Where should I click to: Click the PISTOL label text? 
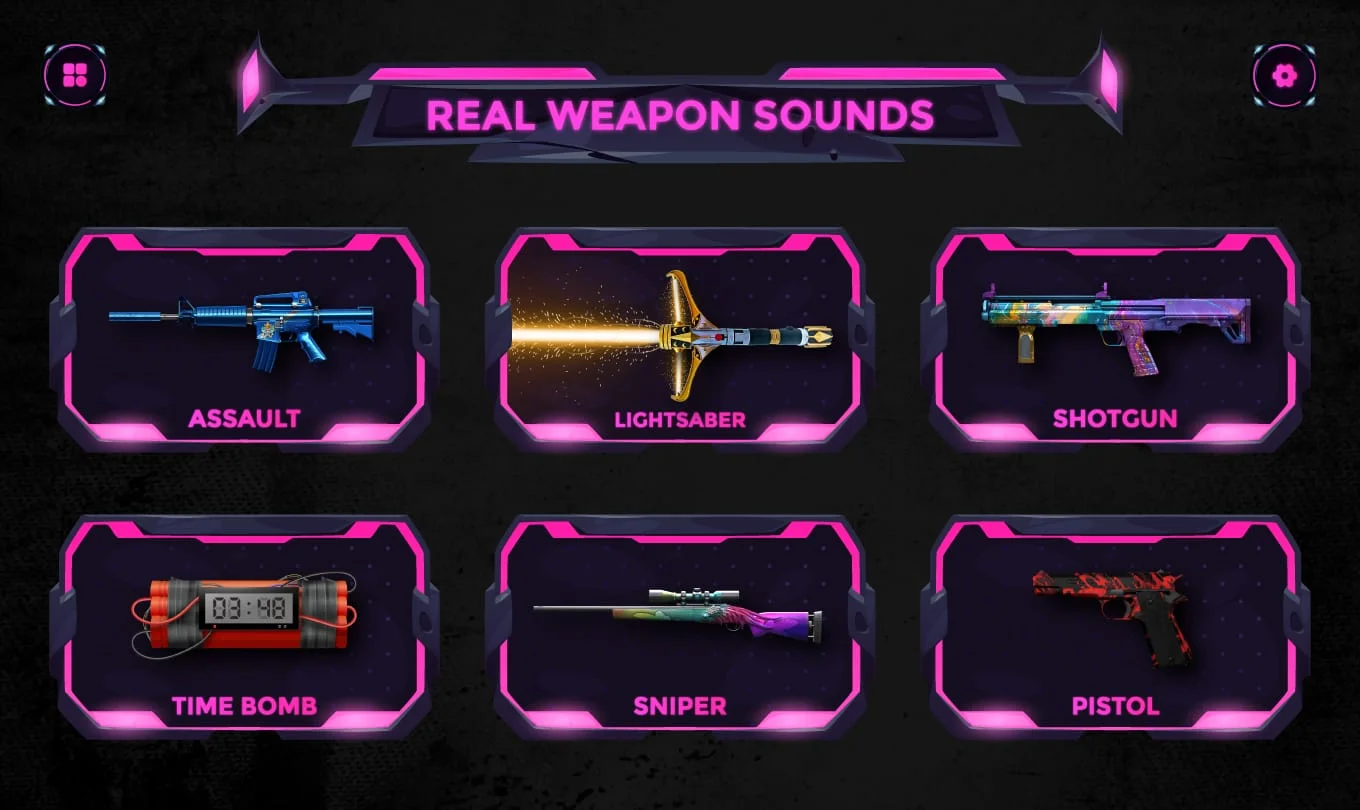(x=1117, y=707)
